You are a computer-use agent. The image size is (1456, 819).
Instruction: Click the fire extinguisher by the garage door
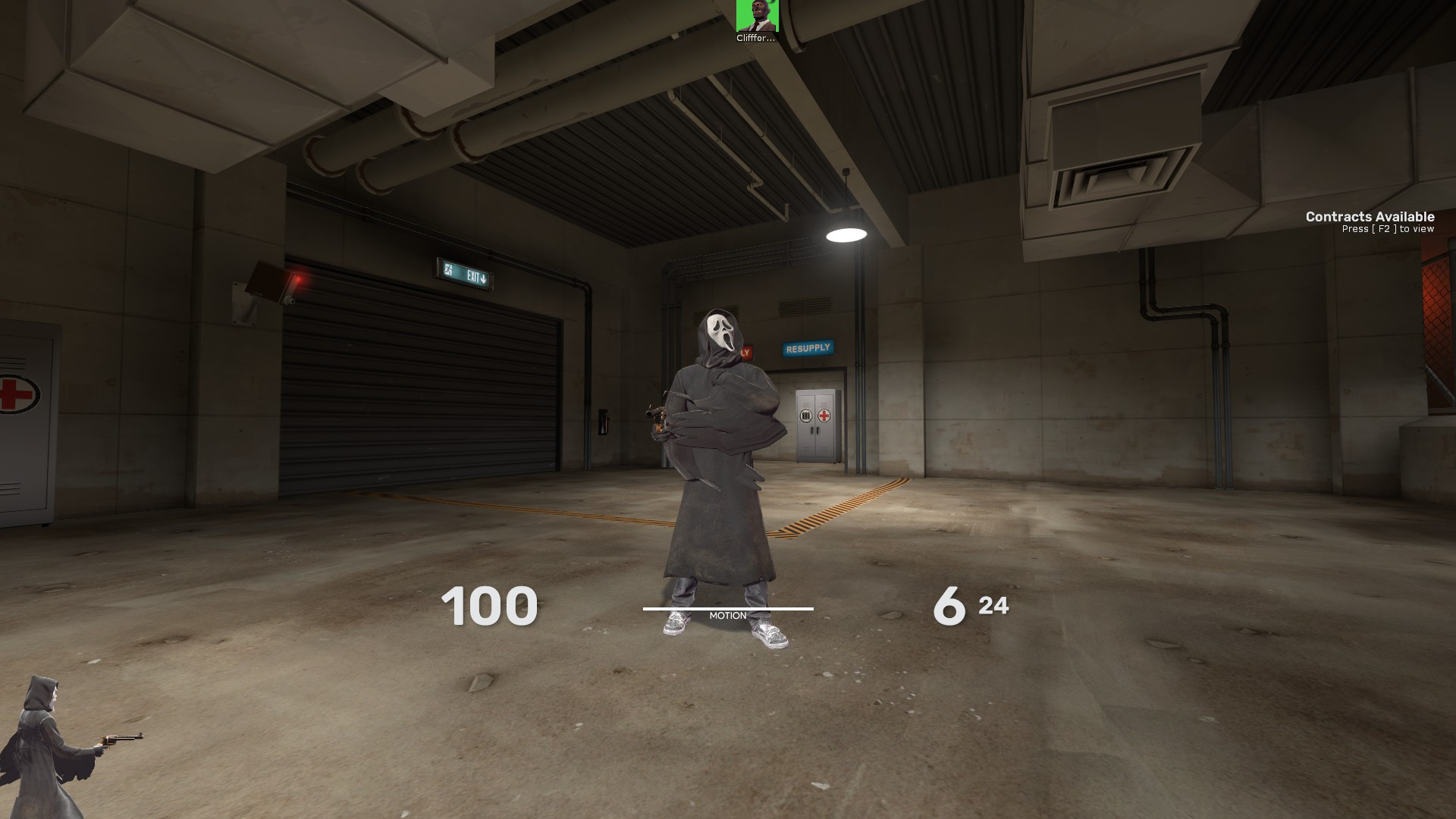click(x=605, y=422)
